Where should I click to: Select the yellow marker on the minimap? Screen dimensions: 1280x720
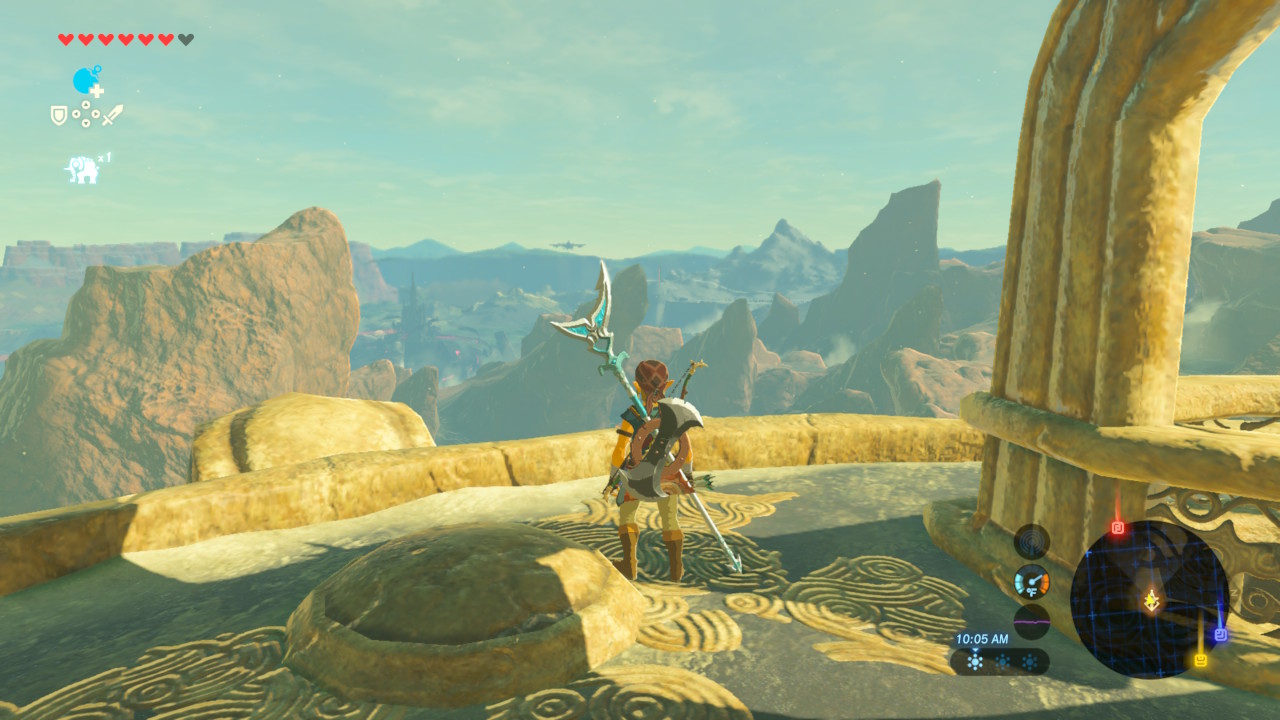coord(1200,660)
